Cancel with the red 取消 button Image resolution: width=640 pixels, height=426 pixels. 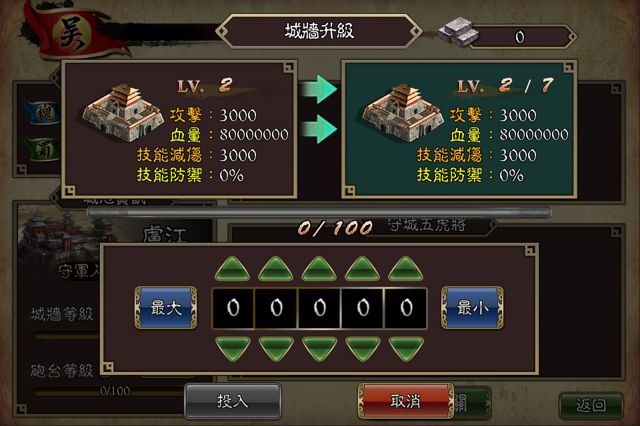[405, 401]
